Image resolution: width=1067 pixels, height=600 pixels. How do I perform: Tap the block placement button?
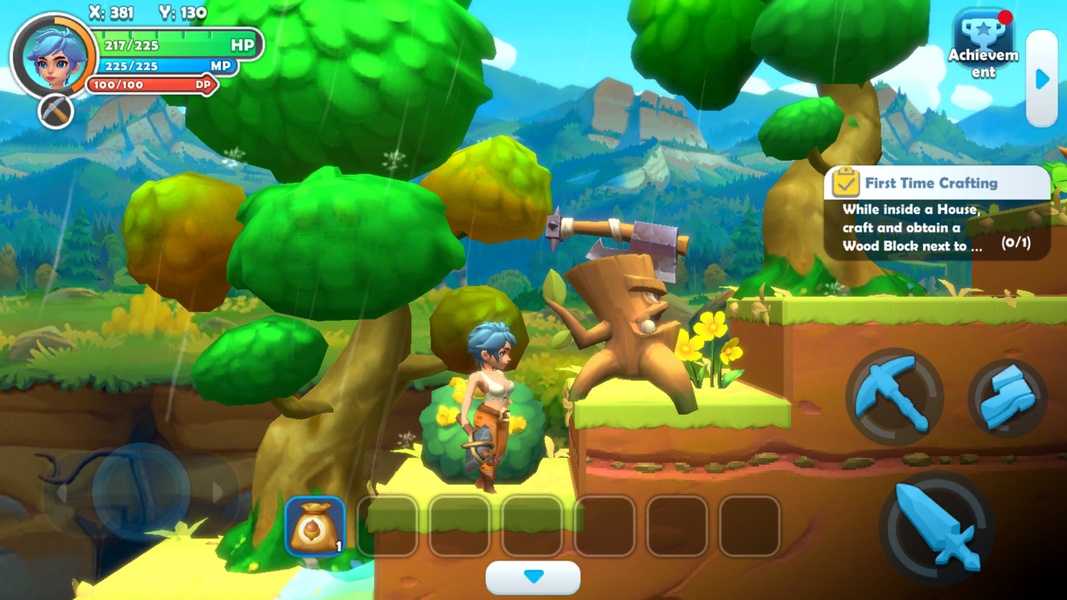click(1007, 398)
